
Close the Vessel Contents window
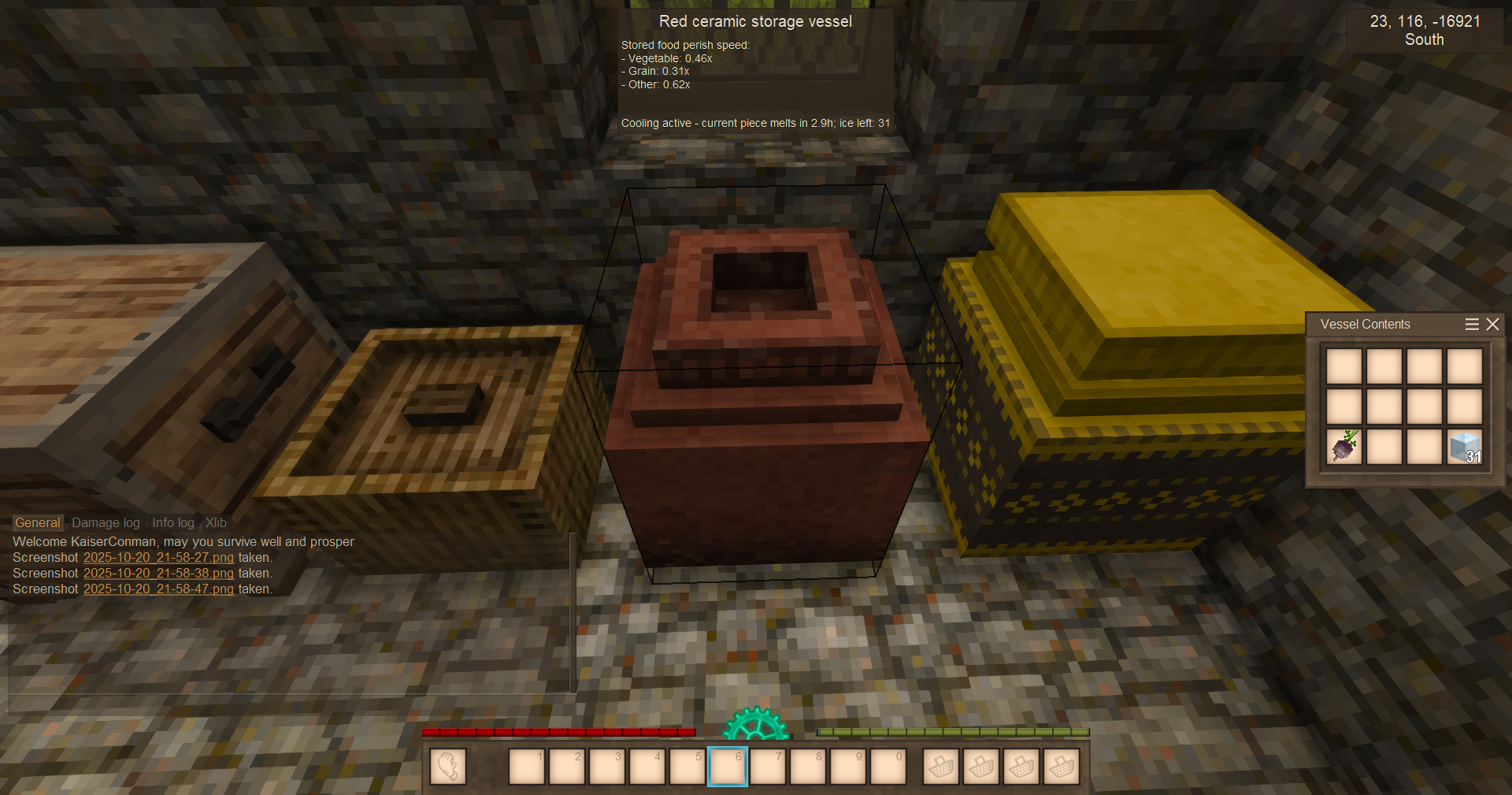pyautogui.click(x=1492, y=325)
